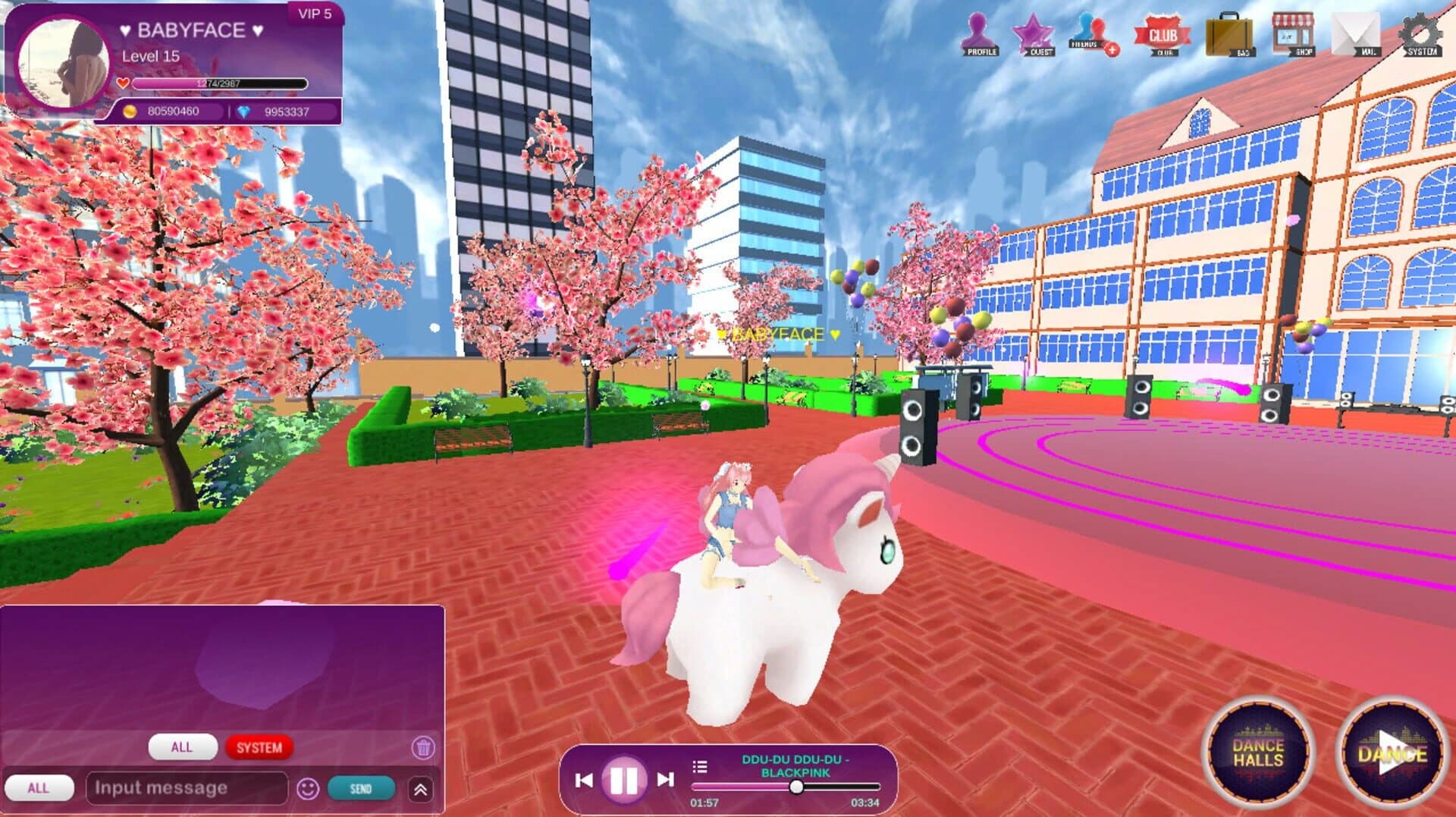Switch chat filter to ALL messages
1456x817 pixels.
coord(182,746)
